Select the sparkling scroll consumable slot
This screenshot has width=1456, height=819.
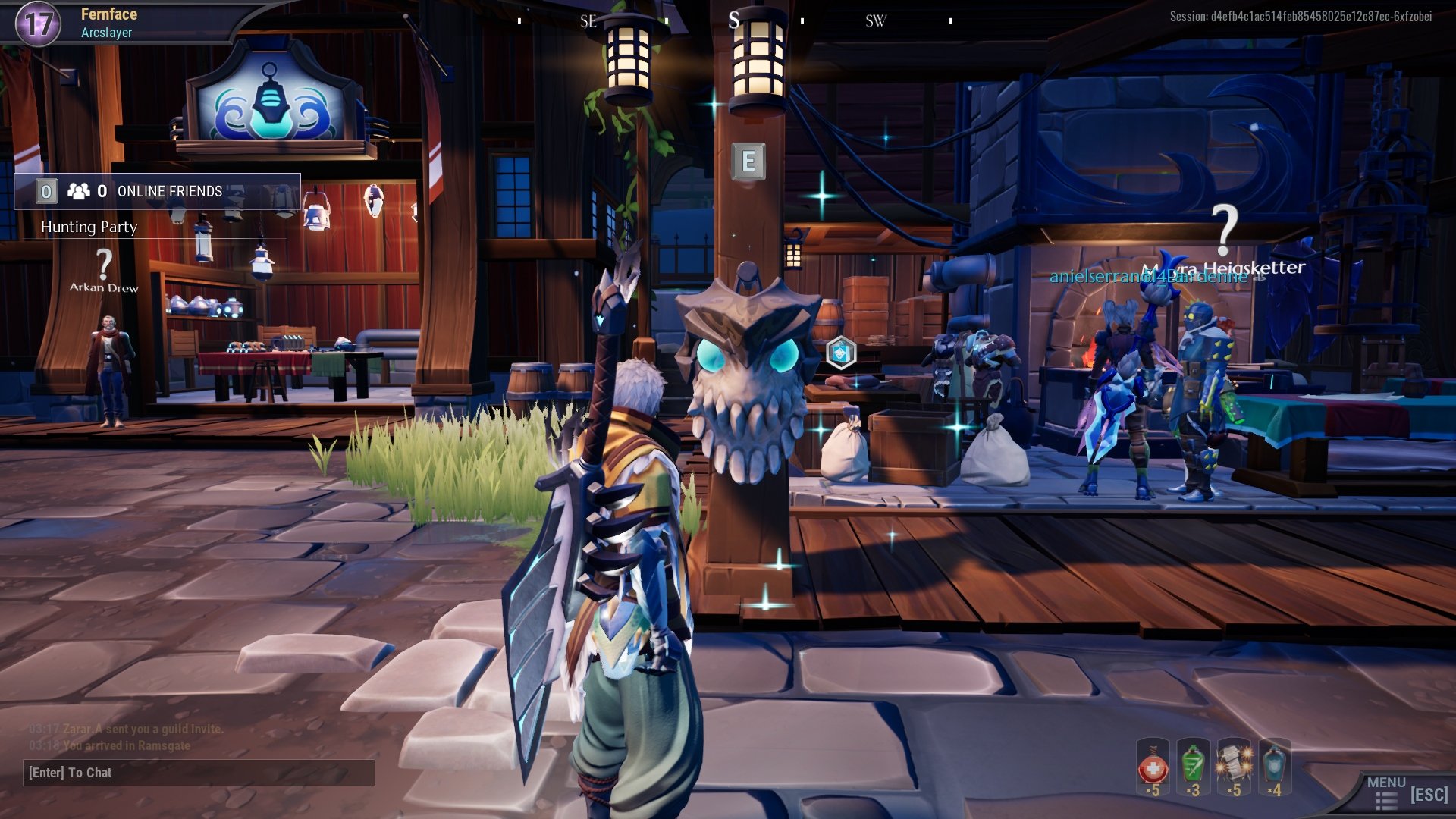[x=1234, y=767]
